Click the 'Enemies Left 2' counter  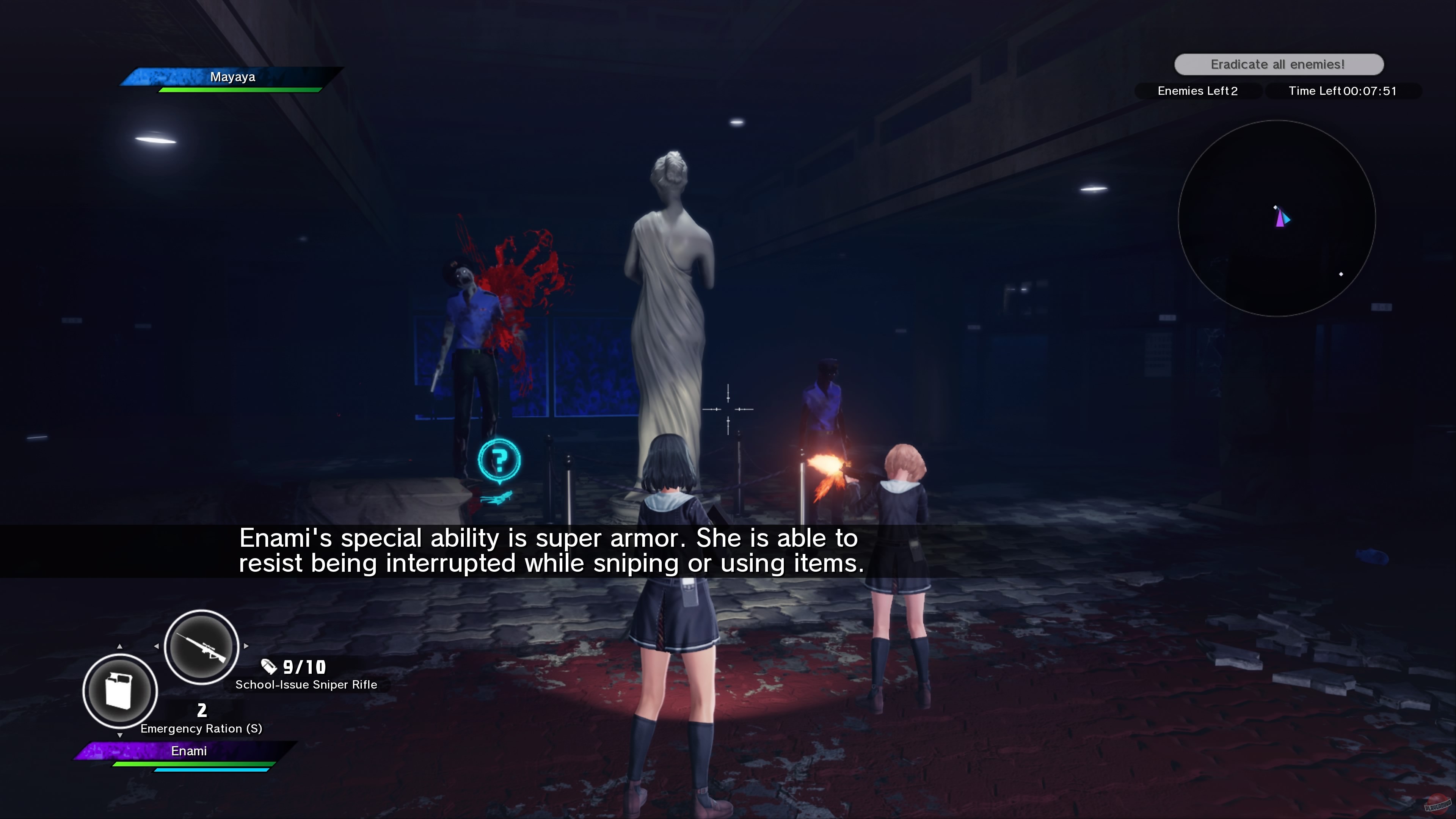[1198, 91]
